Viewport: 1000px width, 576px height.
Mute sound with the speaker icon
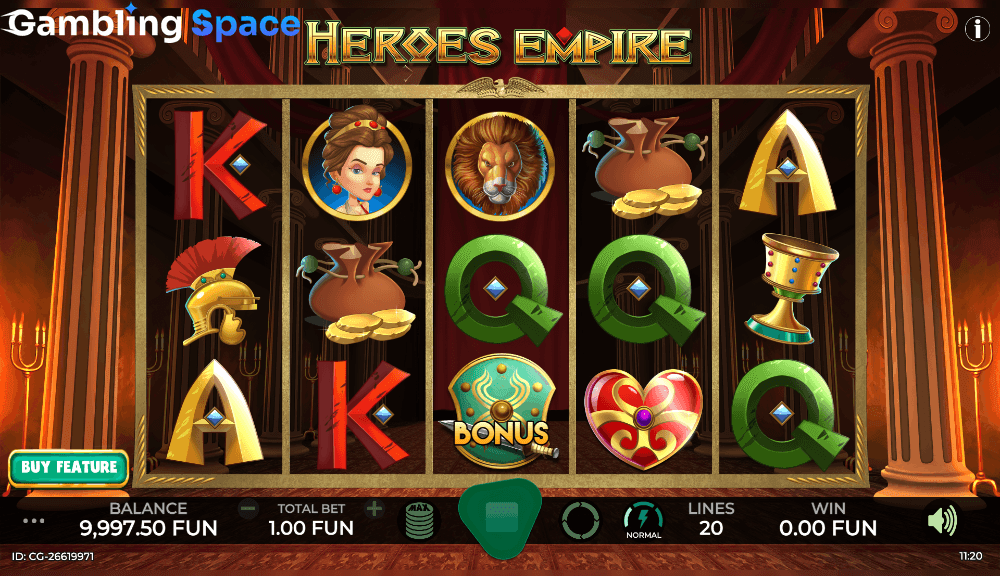pos(941,520)
